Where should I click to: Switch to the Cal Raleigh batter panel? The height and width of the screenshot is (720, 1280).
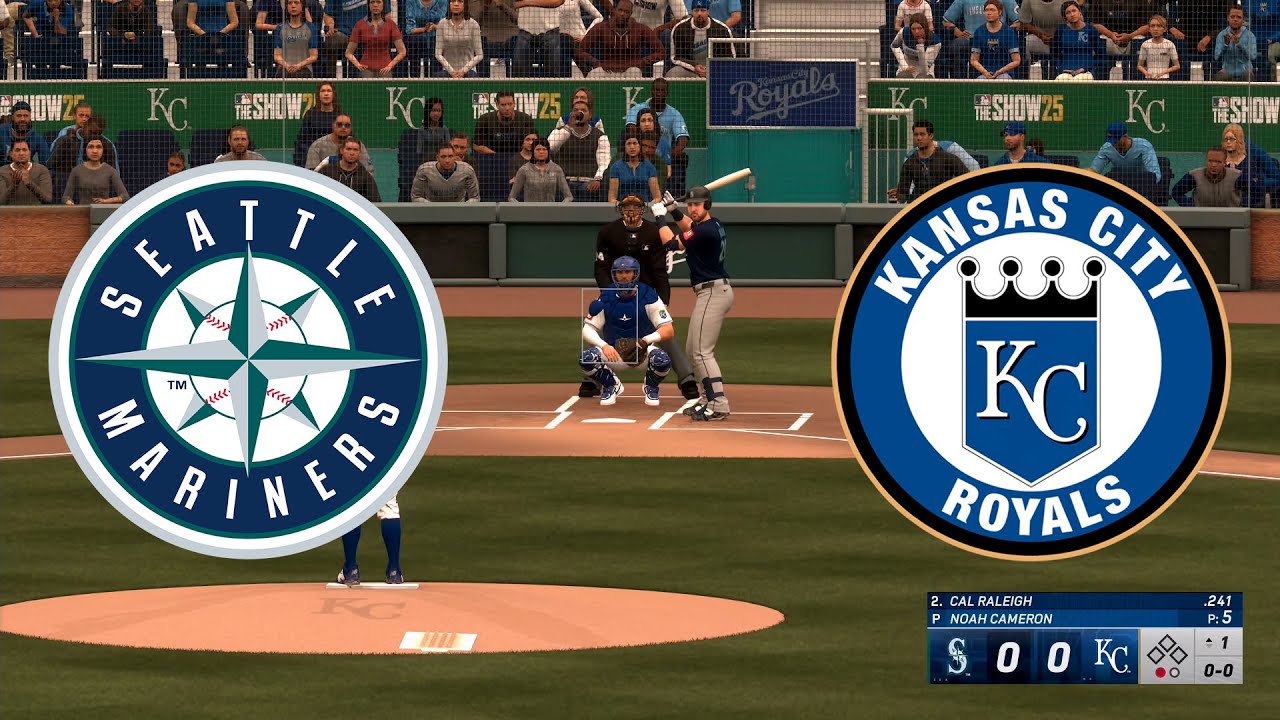[989, 600]
